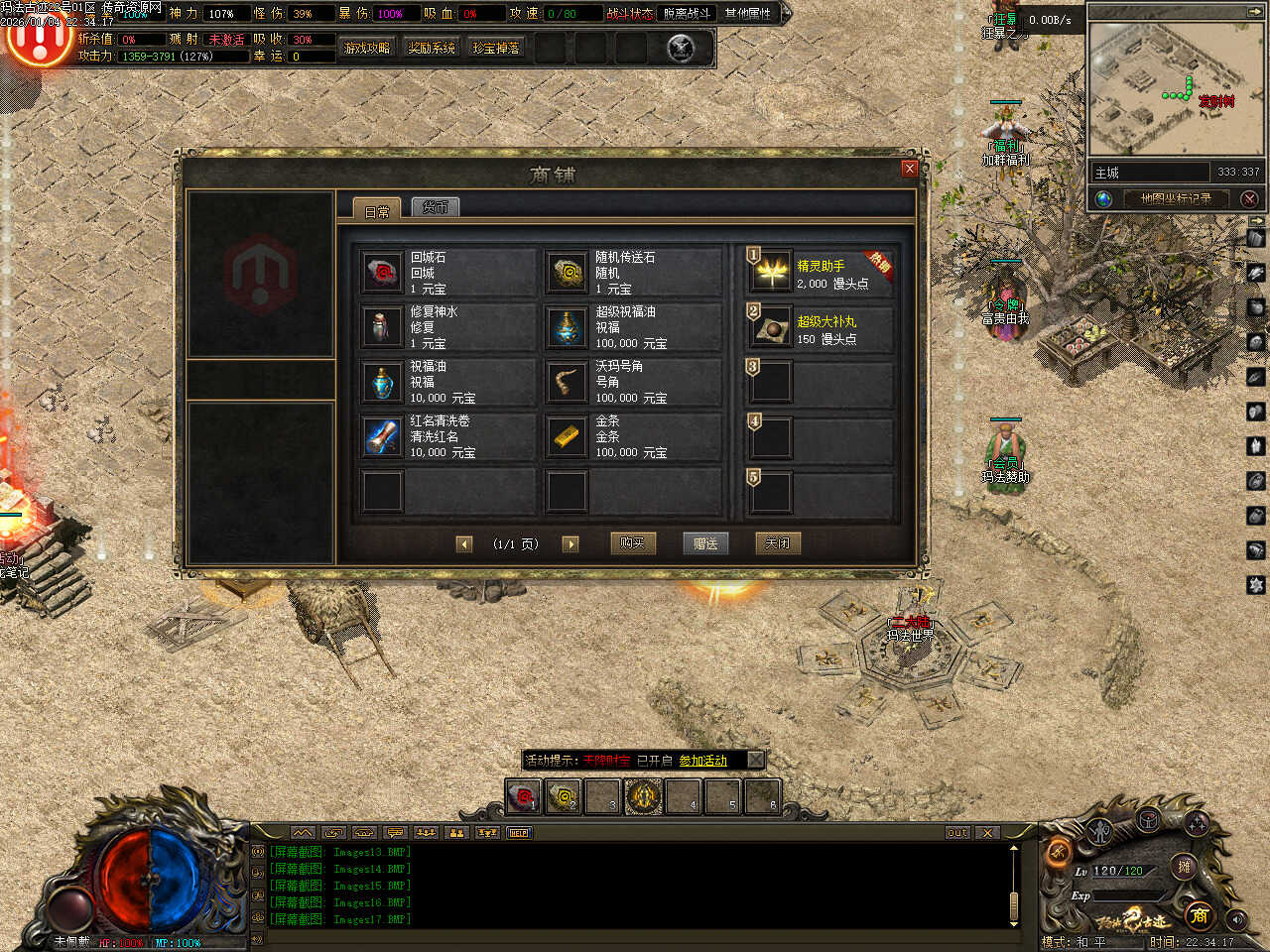Select the 沃玛号角 horn item
The image size is (1270, 952).
(568, 382)
